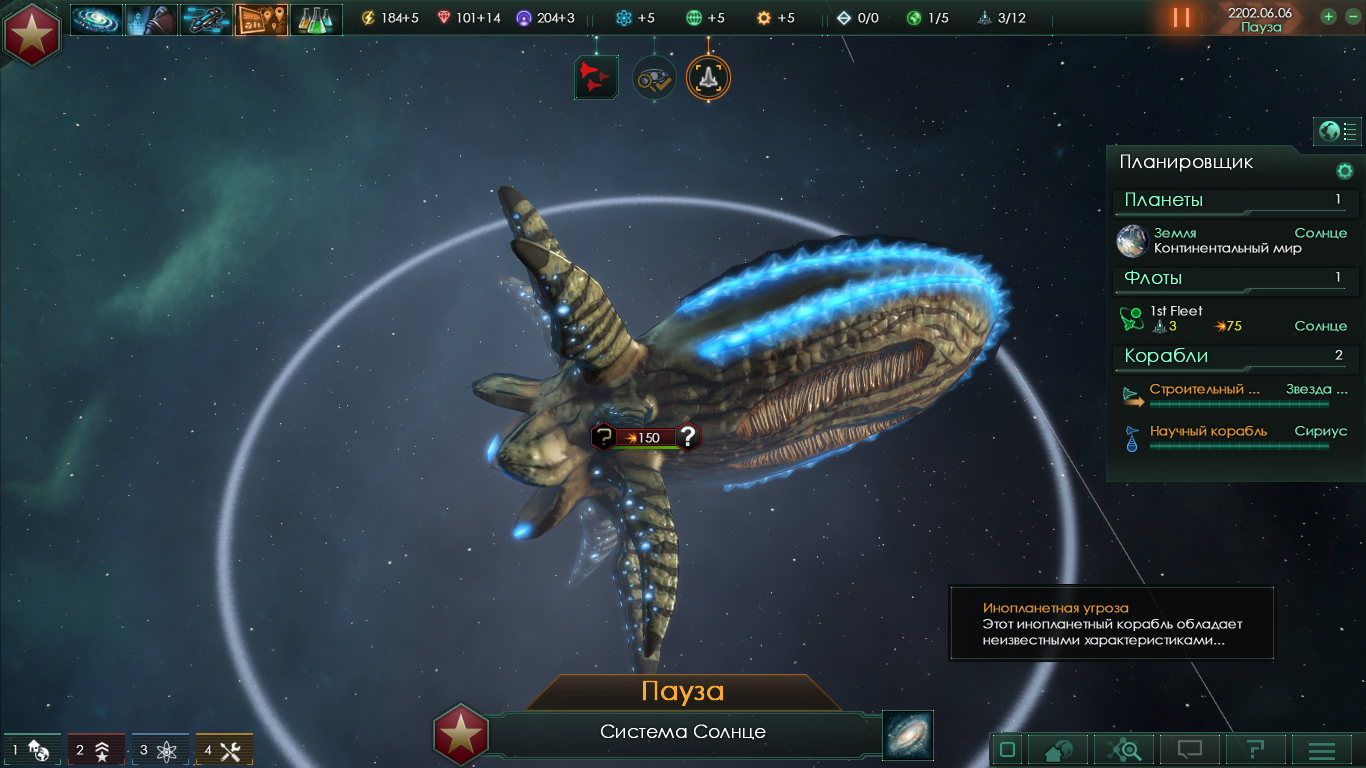The height and width of the screenshot is (768, 1366).
Task: Open Планировщик settings gear
Action: tap(1345, 171)
